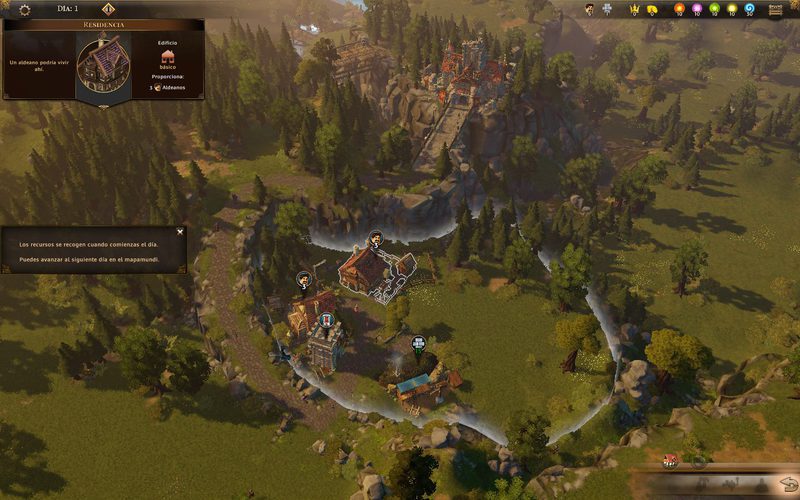Close the resources hint message box
This screenshot has width=800, height=500.
[x=180, y=231]
